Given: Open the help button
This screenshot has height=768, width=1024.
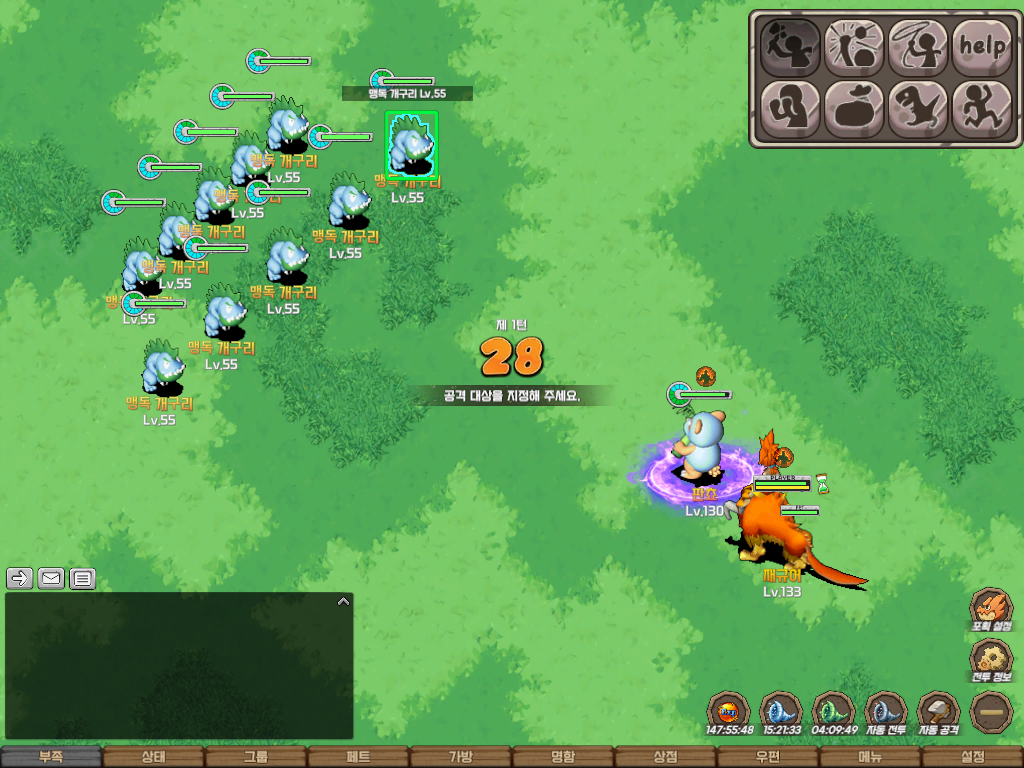Looking at the screenshot, I should coord(981,45).
